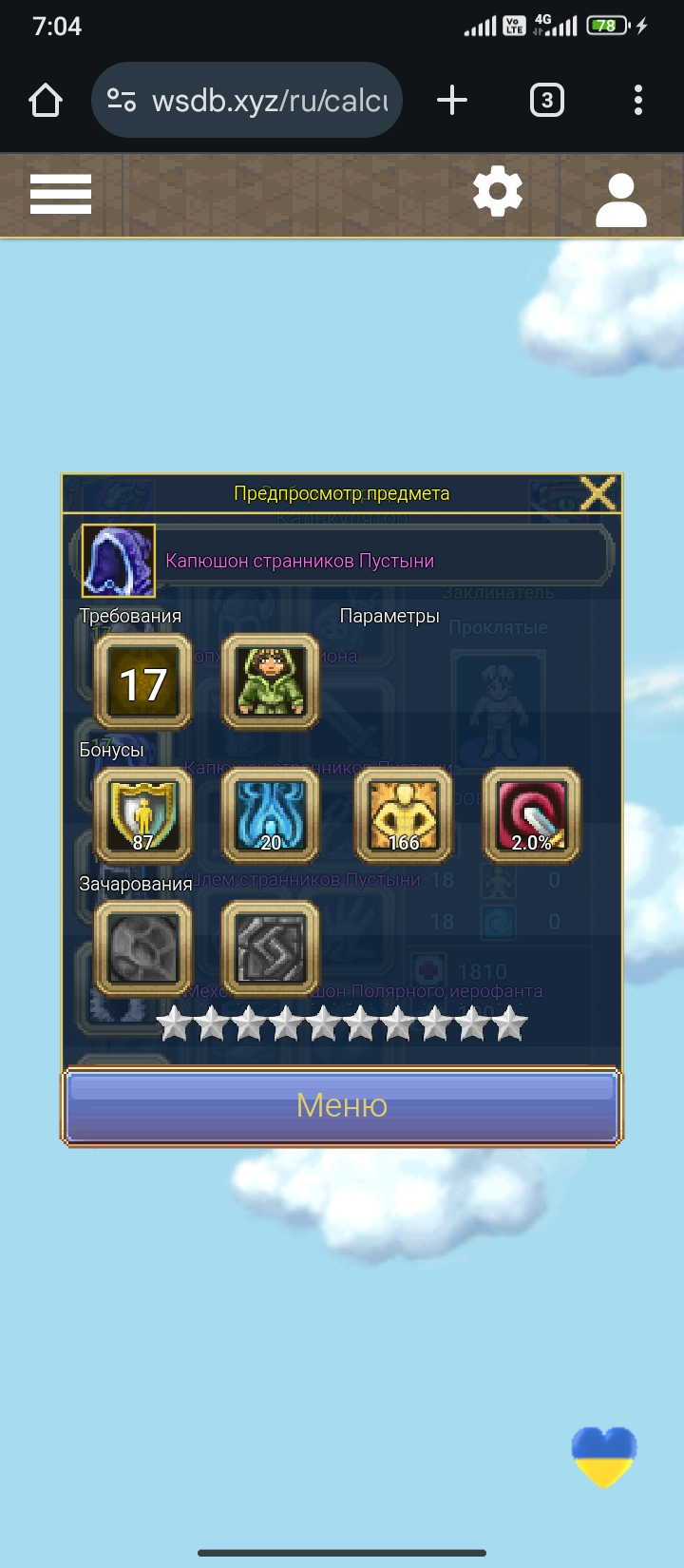
Task: Click the red sword bonus showing 2.0%
Action: [532, 815]
